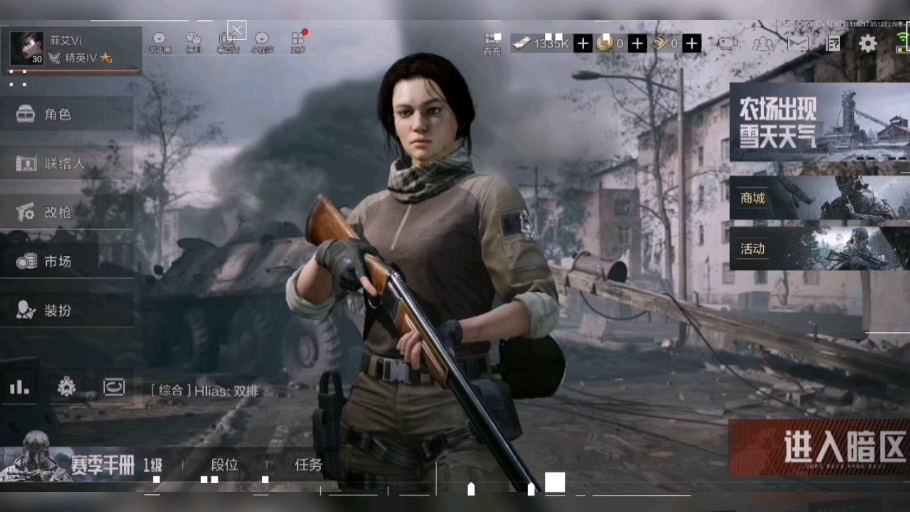Image resolution: width=910 pixels, height=512 pixels.
Task: Open the mail envelope icon
Action: point(798,43)
